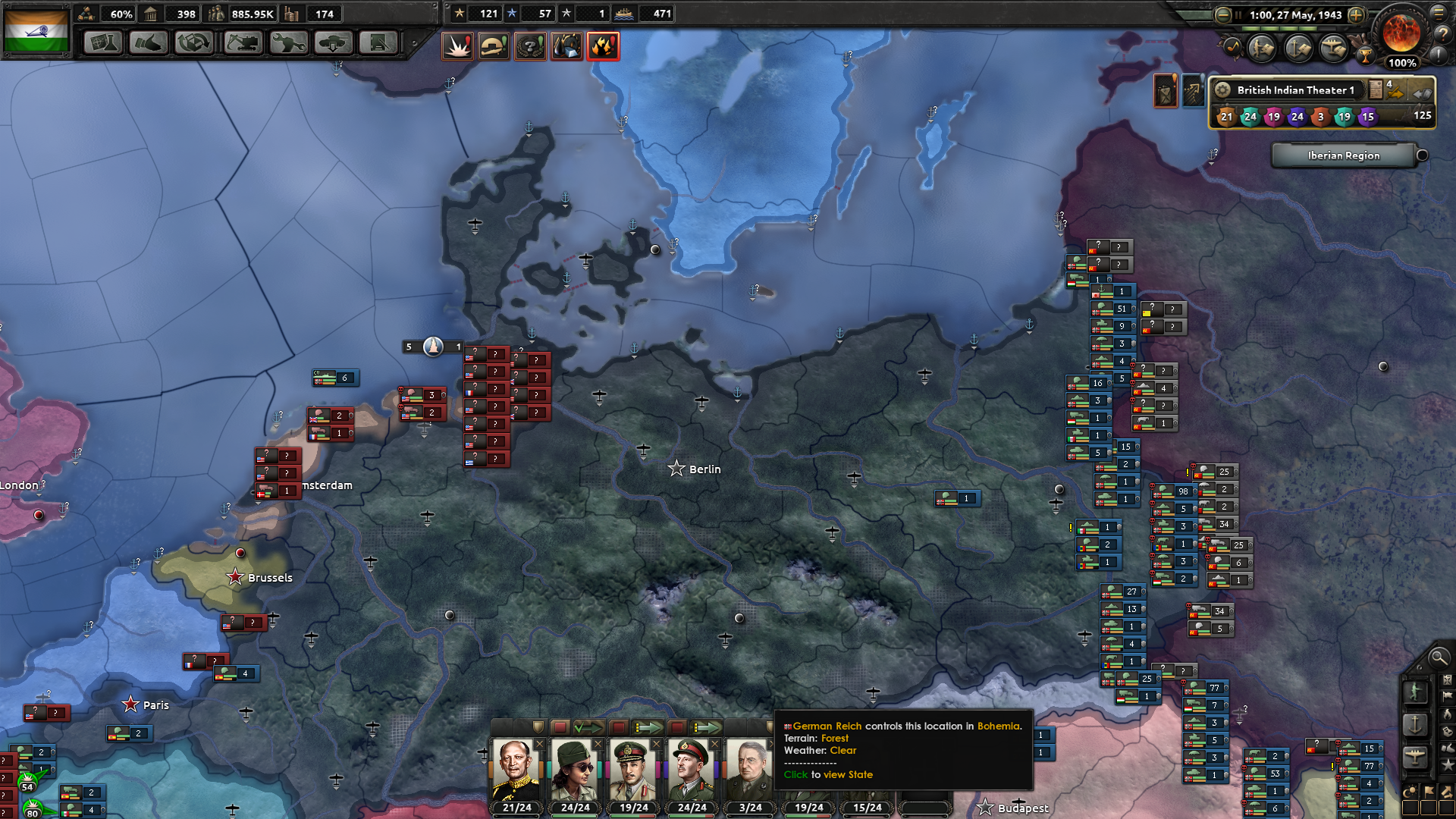1456x819 pixels.
Task: Open theater settings via the gear icon
Action: (1223, 89)
